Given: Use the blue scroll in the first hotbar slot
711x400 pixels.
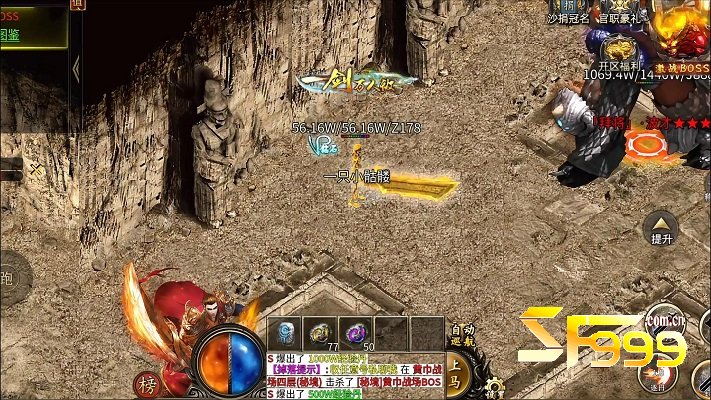Looking at the screenshot, I should tap(285, 333).
